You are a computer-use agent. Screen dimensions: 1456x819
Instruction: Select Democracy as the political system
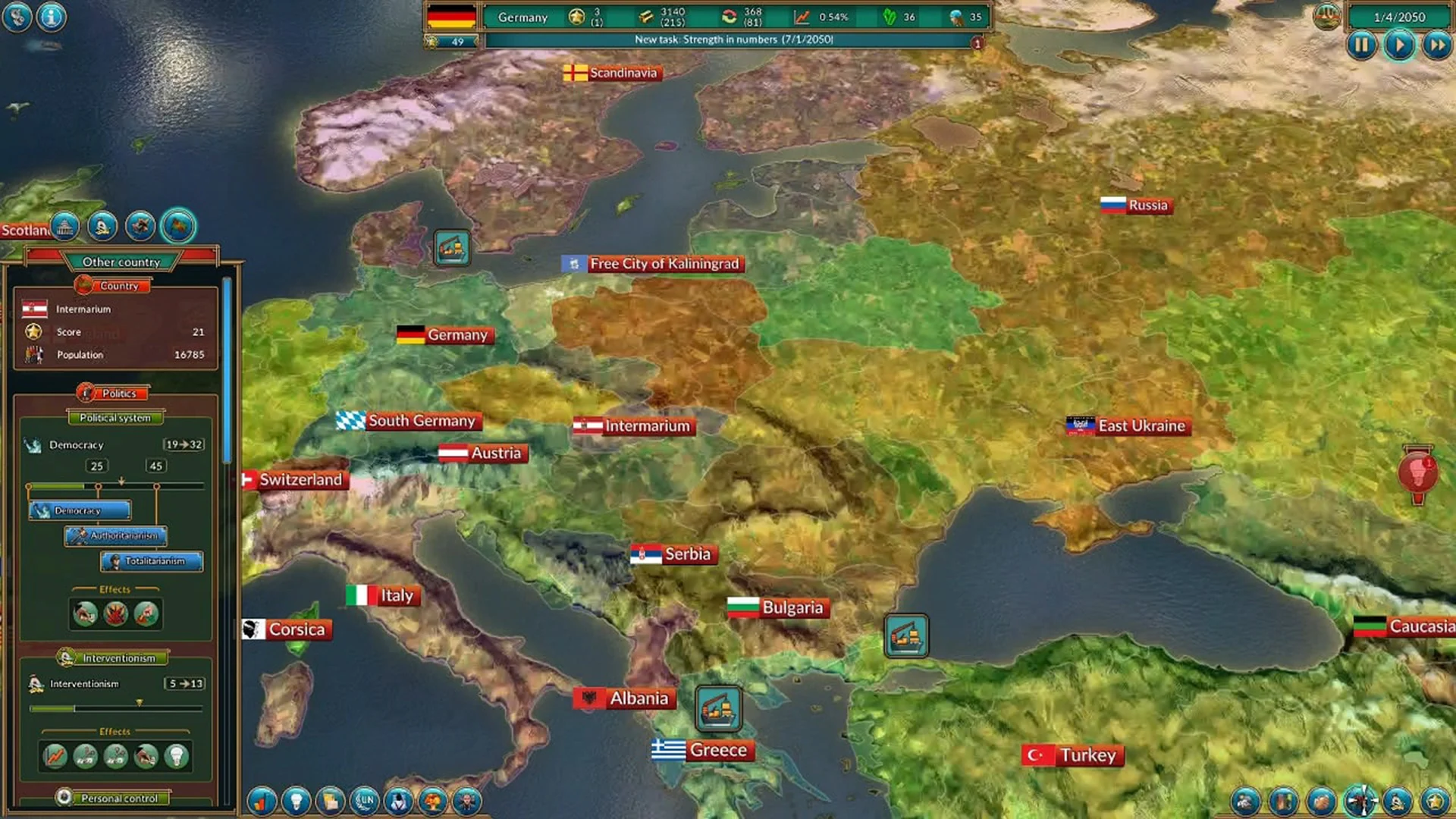(x=79, y=510)
